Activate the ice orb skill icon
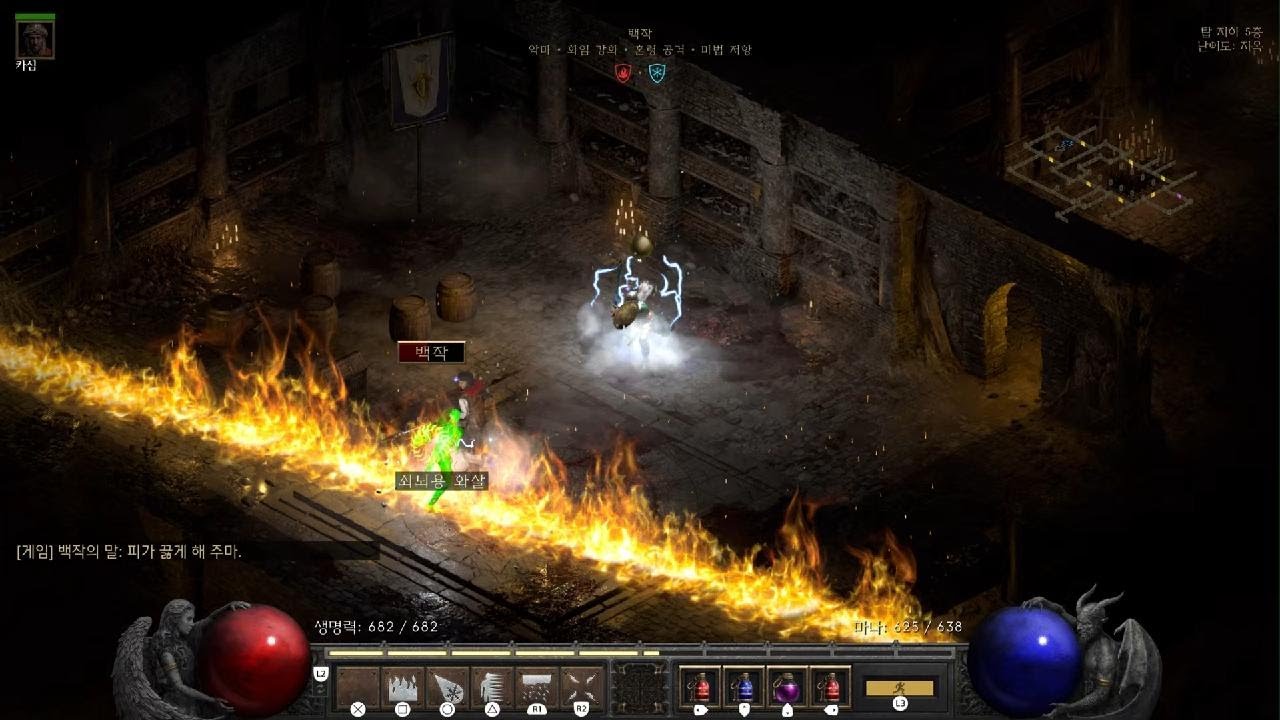 (x=447, y=687)
